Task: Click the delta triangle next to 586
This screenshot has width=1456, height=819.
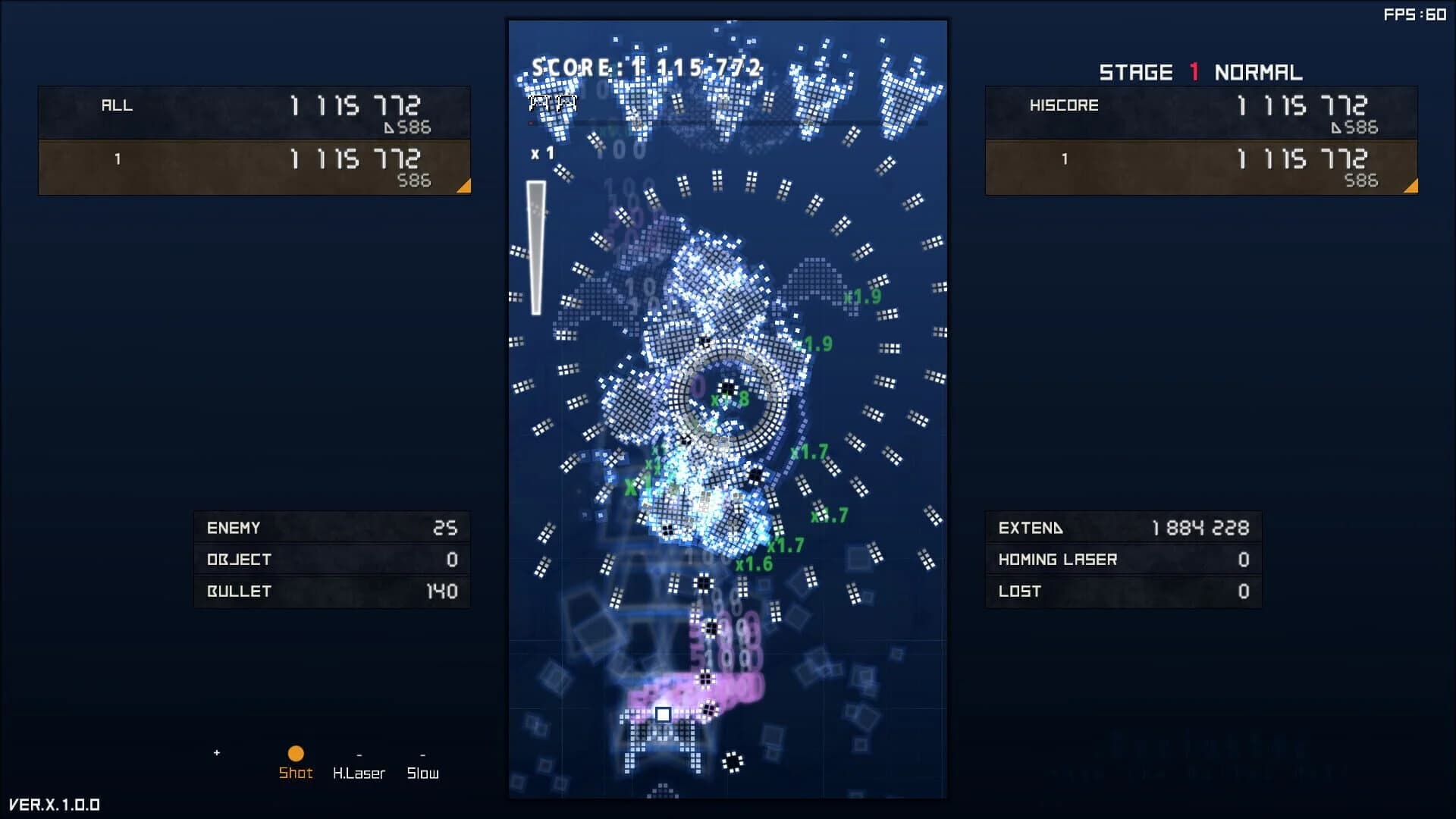Action: point(391,127)
